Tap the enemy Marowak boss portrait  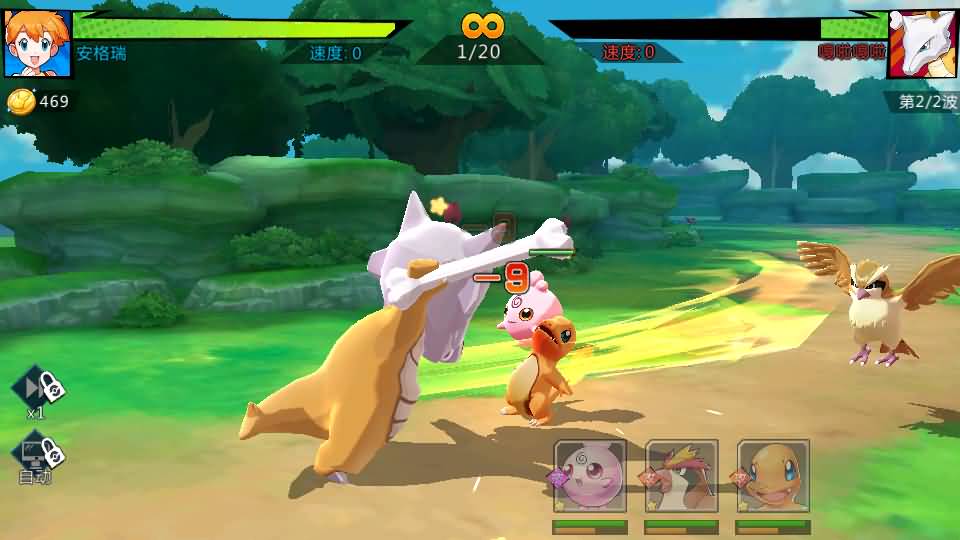click(922, 44)
